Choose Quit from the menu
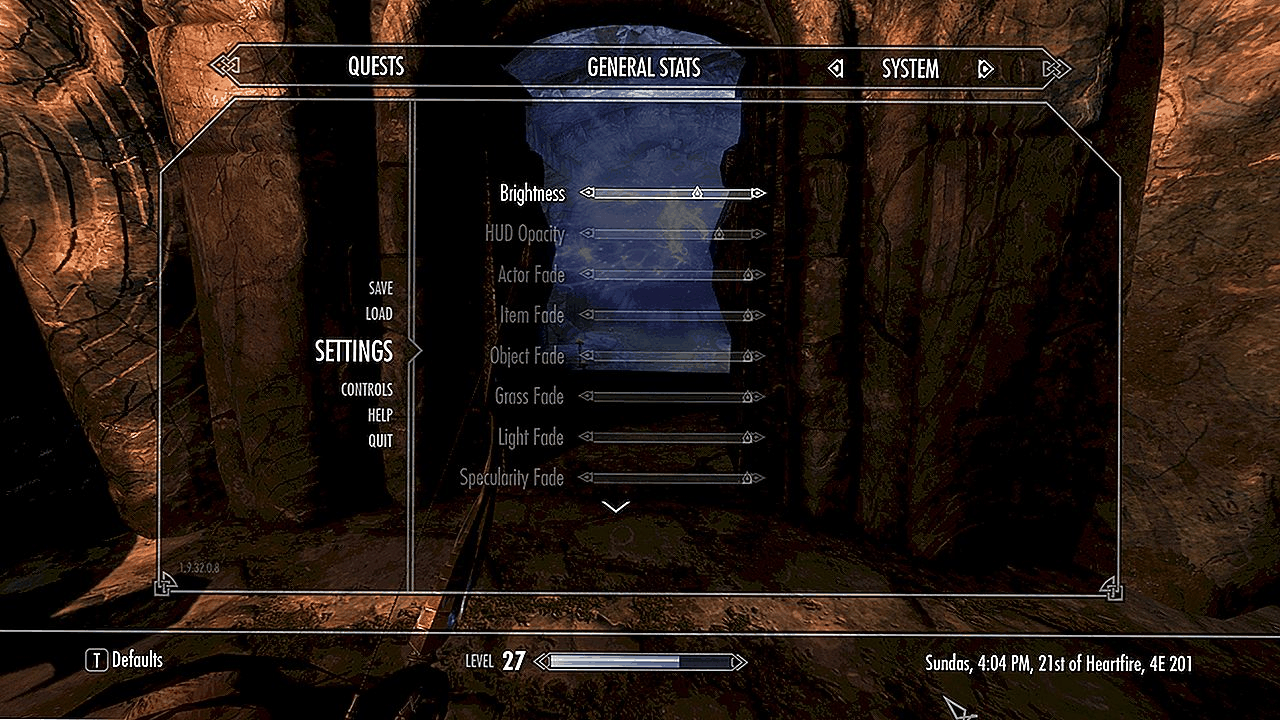 tap(380, 441)
